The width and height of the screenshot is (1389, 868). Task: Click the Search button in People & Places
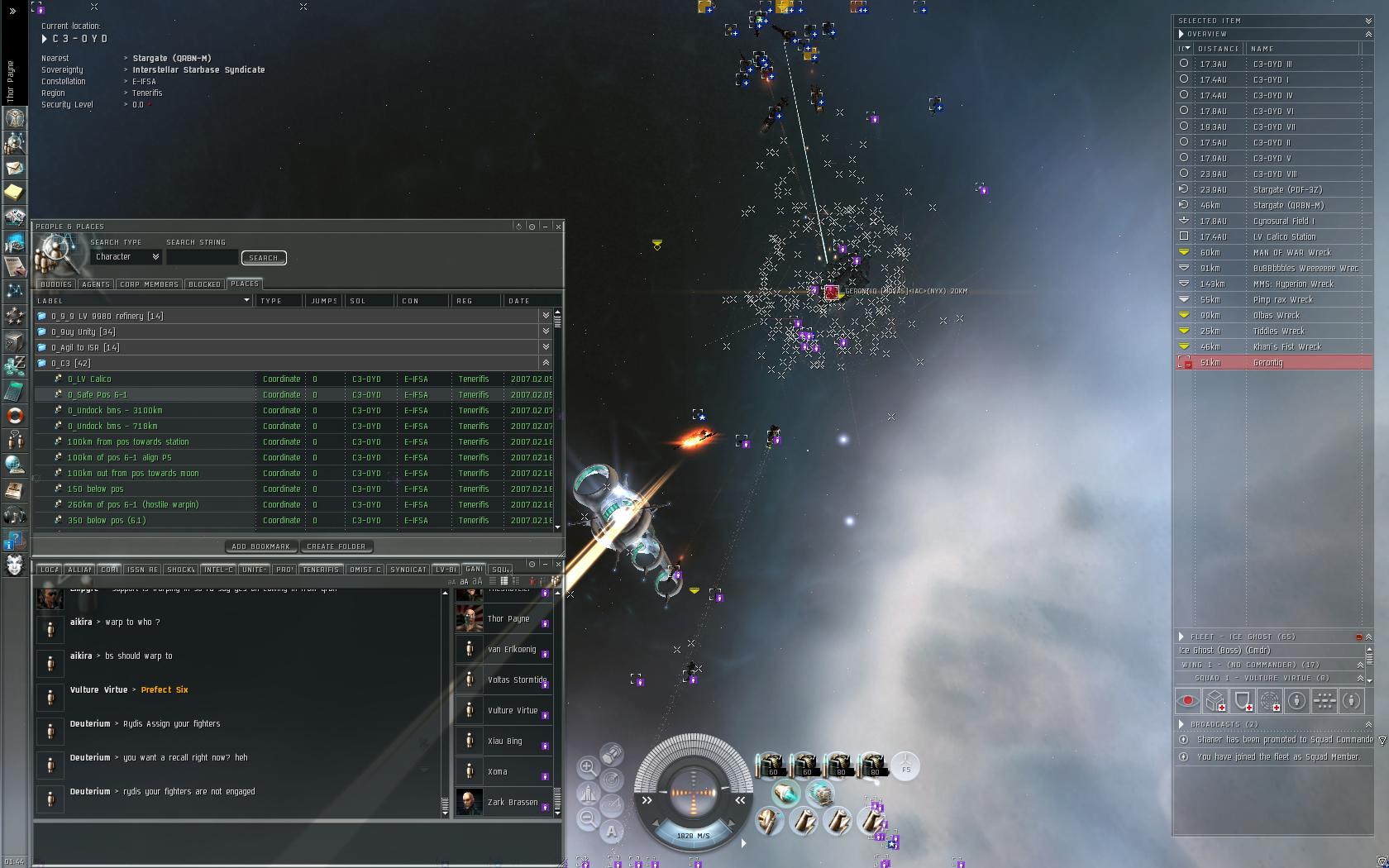[264, 258]
